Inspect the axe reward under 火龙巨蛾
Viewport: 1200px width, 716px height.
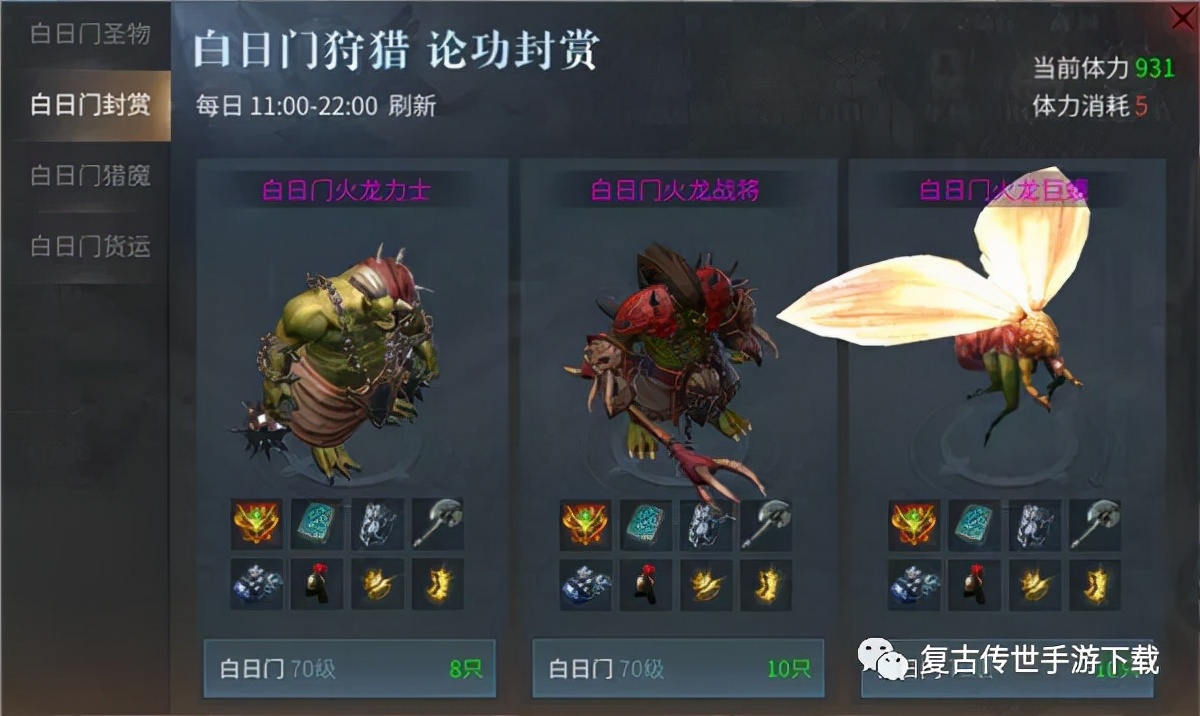click(x=1095, y=524)
